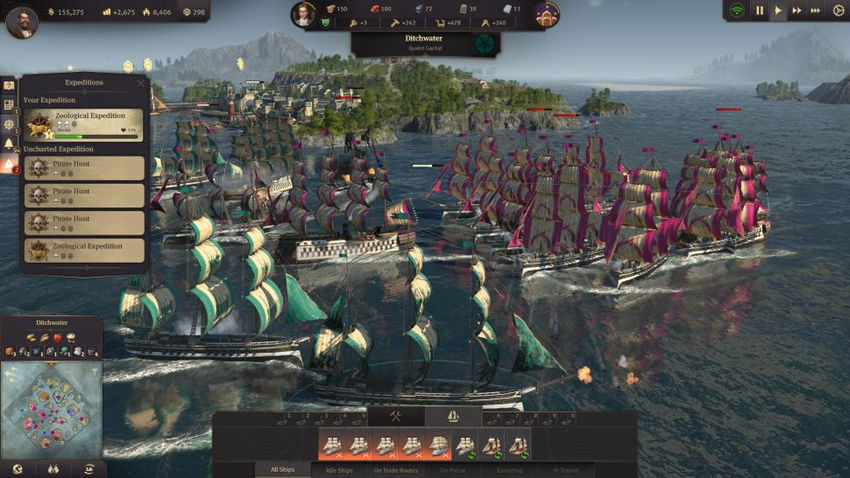The image size is (850, 478).
Task: Open the red warning triangle alerts
Action: [9, 165]
